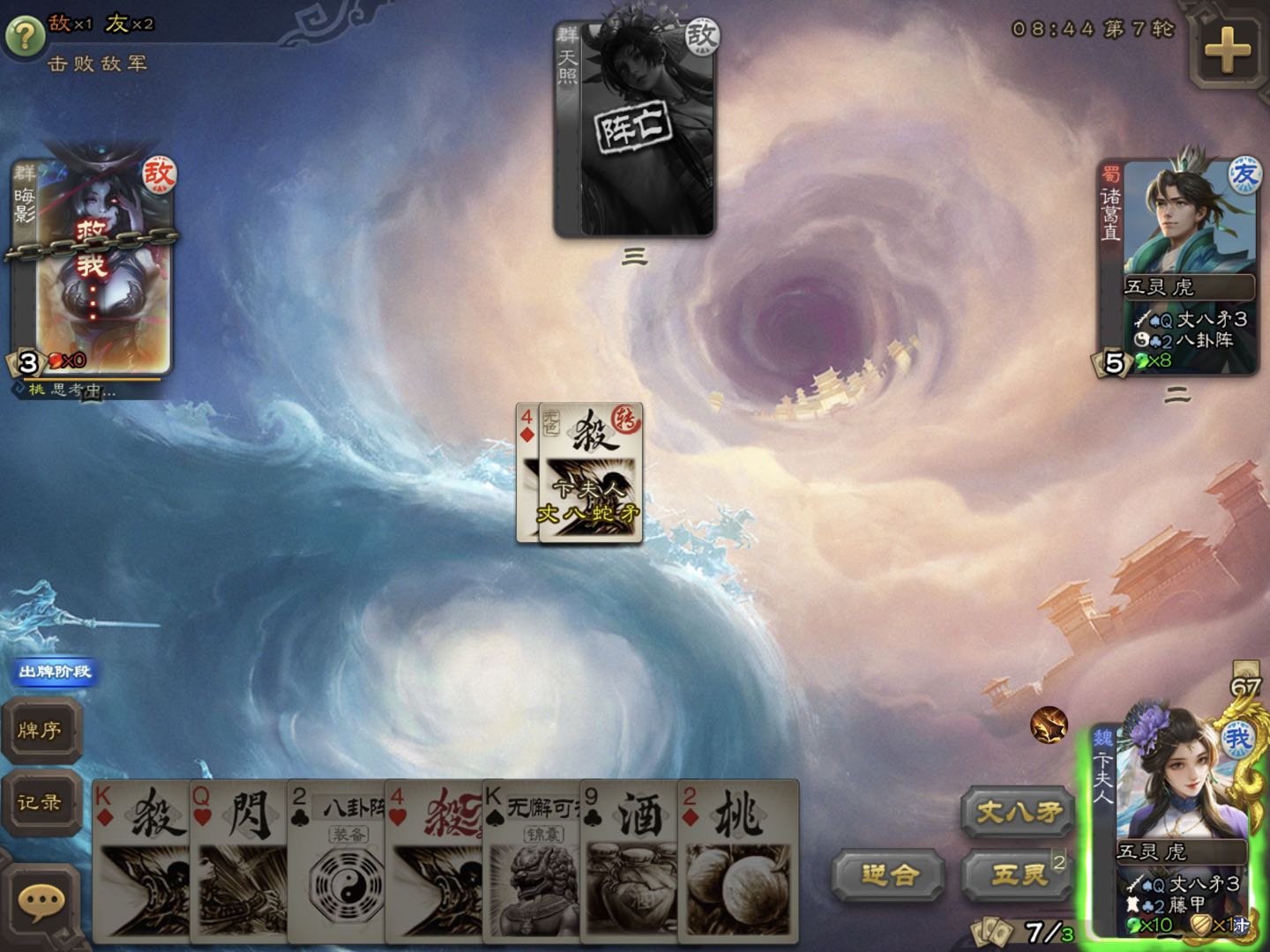Select the heart 4 red 殺 card
Image resolution: width=1270 pixels, height=952 pixels.
(434, 859)
